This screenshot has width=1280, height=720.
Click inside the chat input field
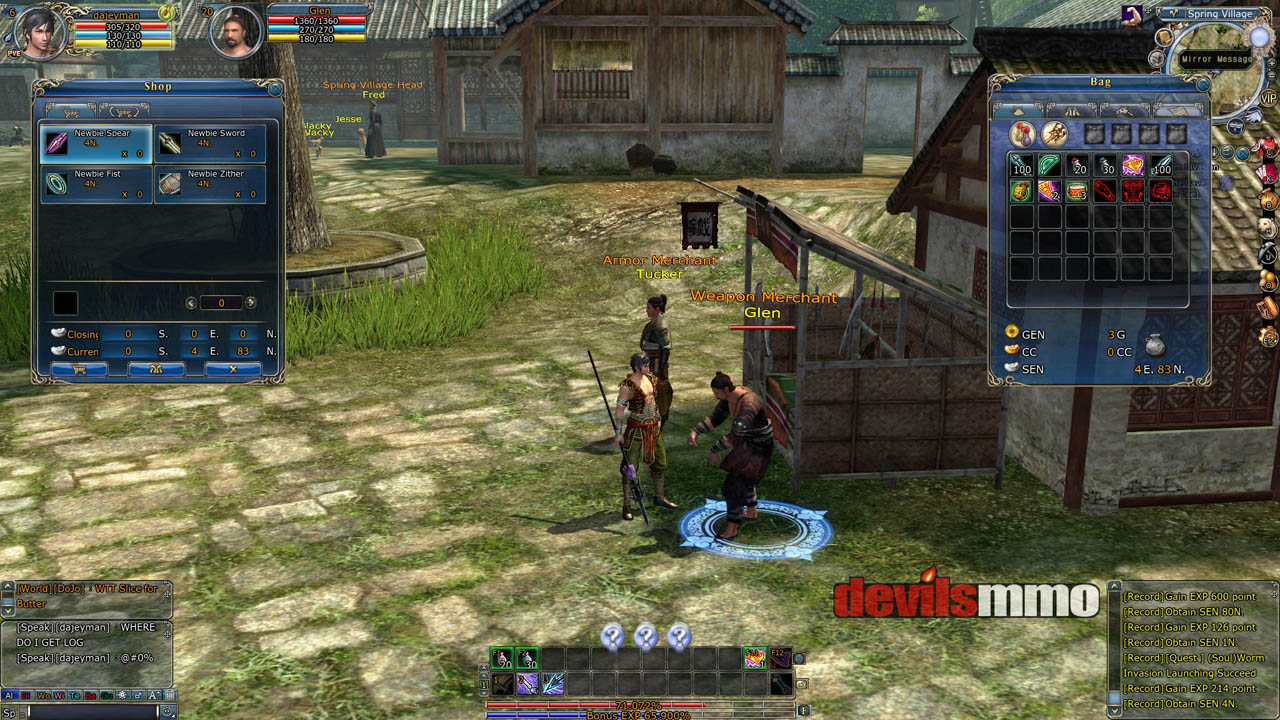pos(90,711)
